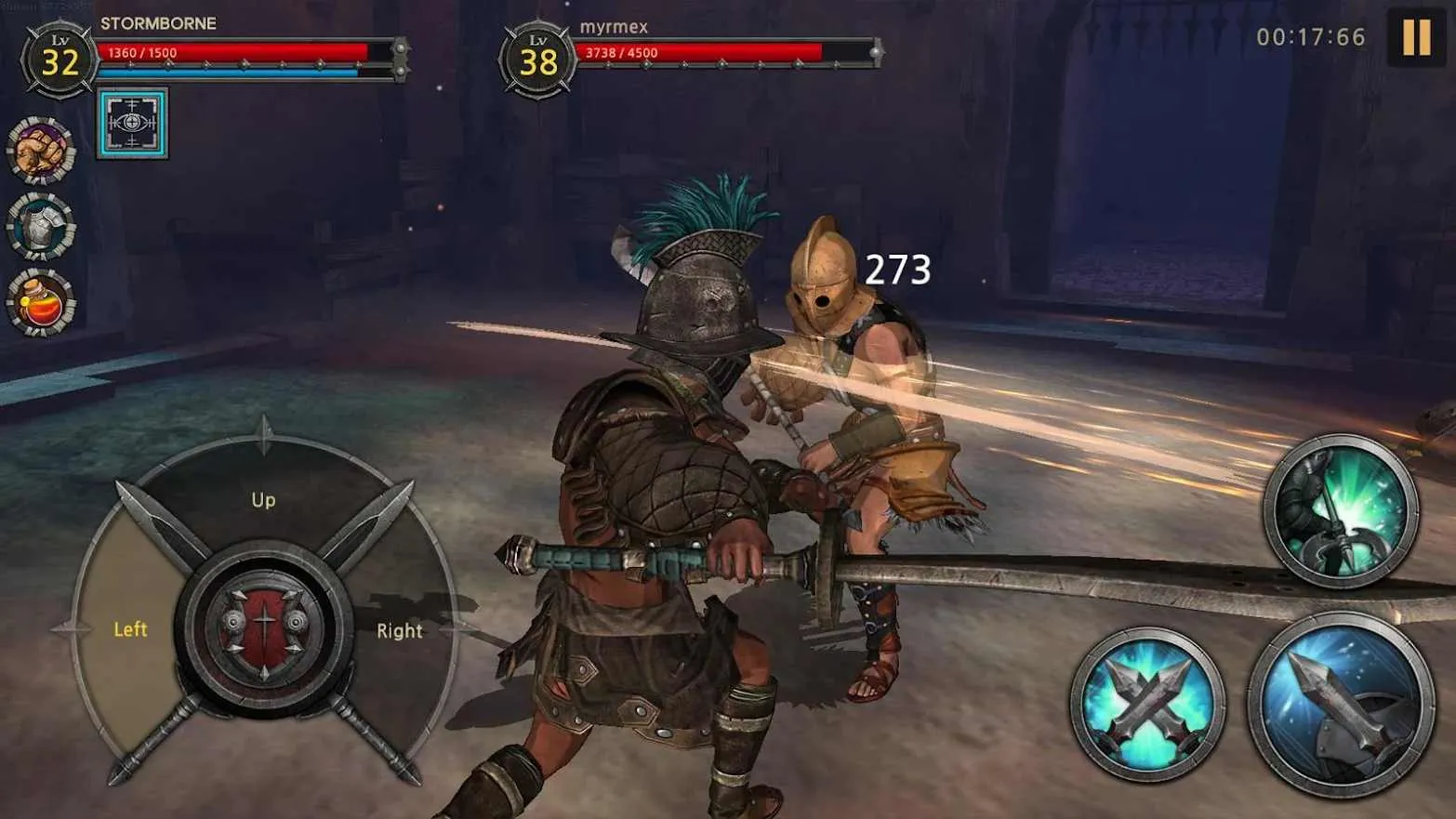Image resolution: width=1456 pixels, height=819 pixels.
Task: Tap the match timer reading 00:17:66
Action: 1311,37
